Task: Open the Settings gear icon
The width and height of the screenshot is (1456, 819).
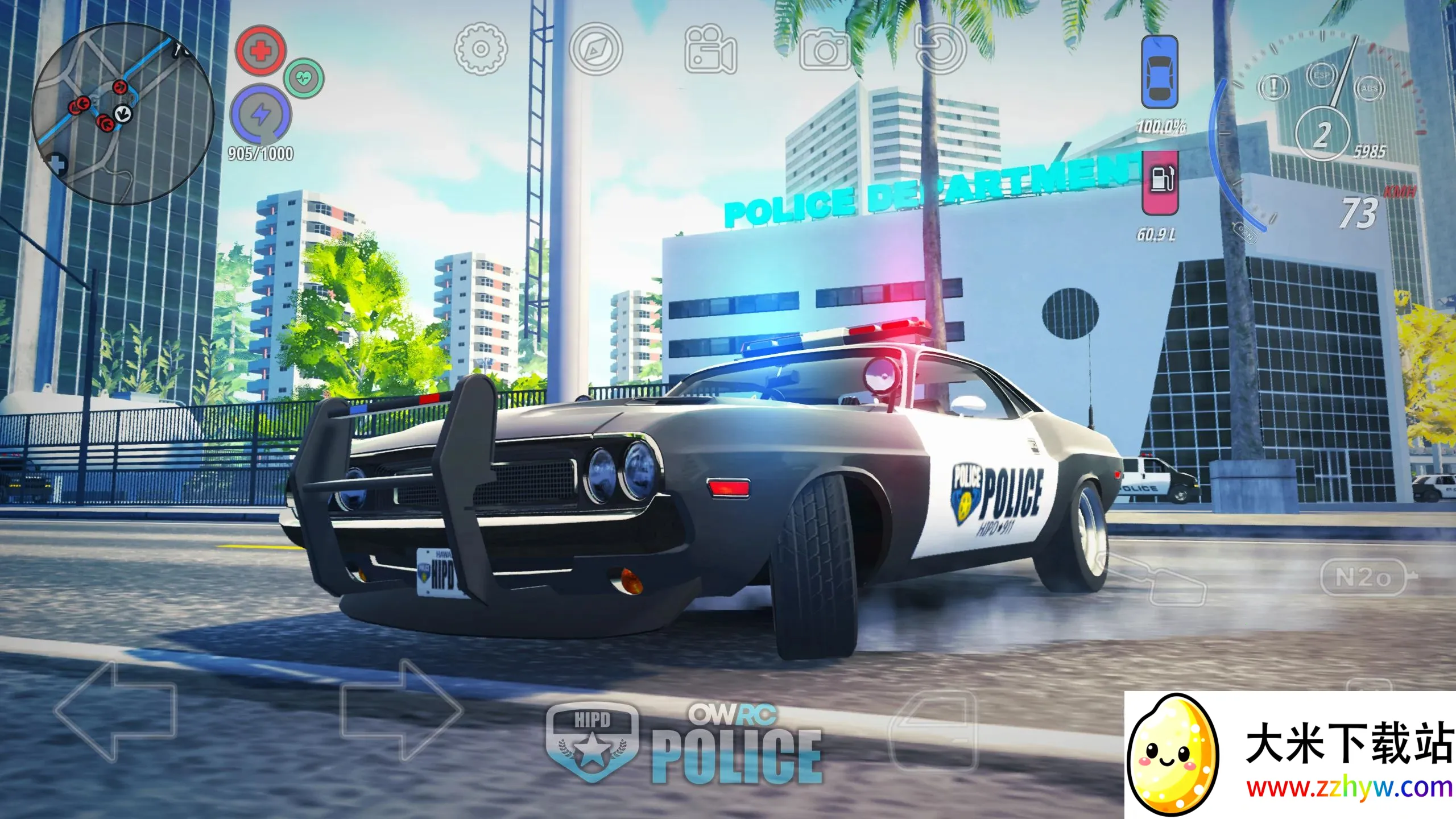Action: (x=479, y=50)
